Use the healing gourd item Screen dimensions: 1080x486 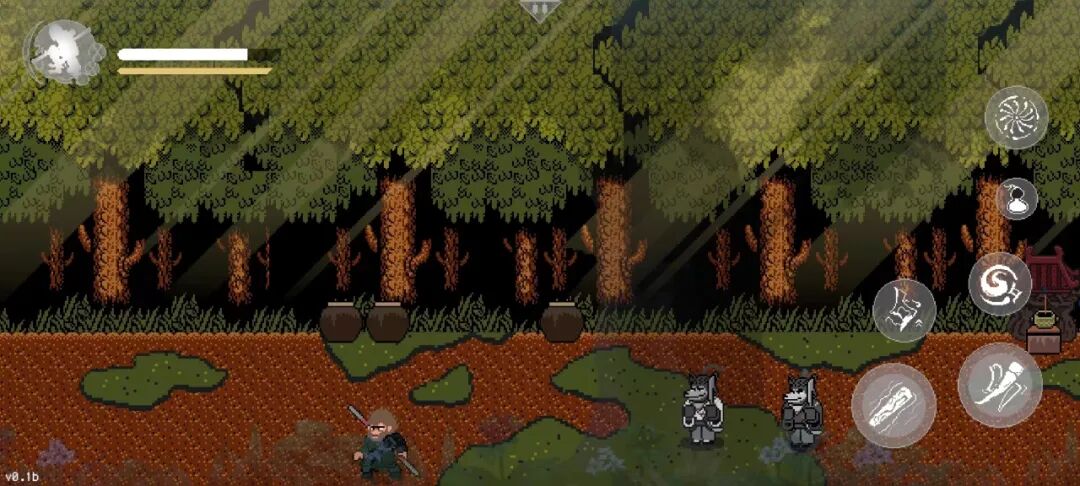(1016, 199)
